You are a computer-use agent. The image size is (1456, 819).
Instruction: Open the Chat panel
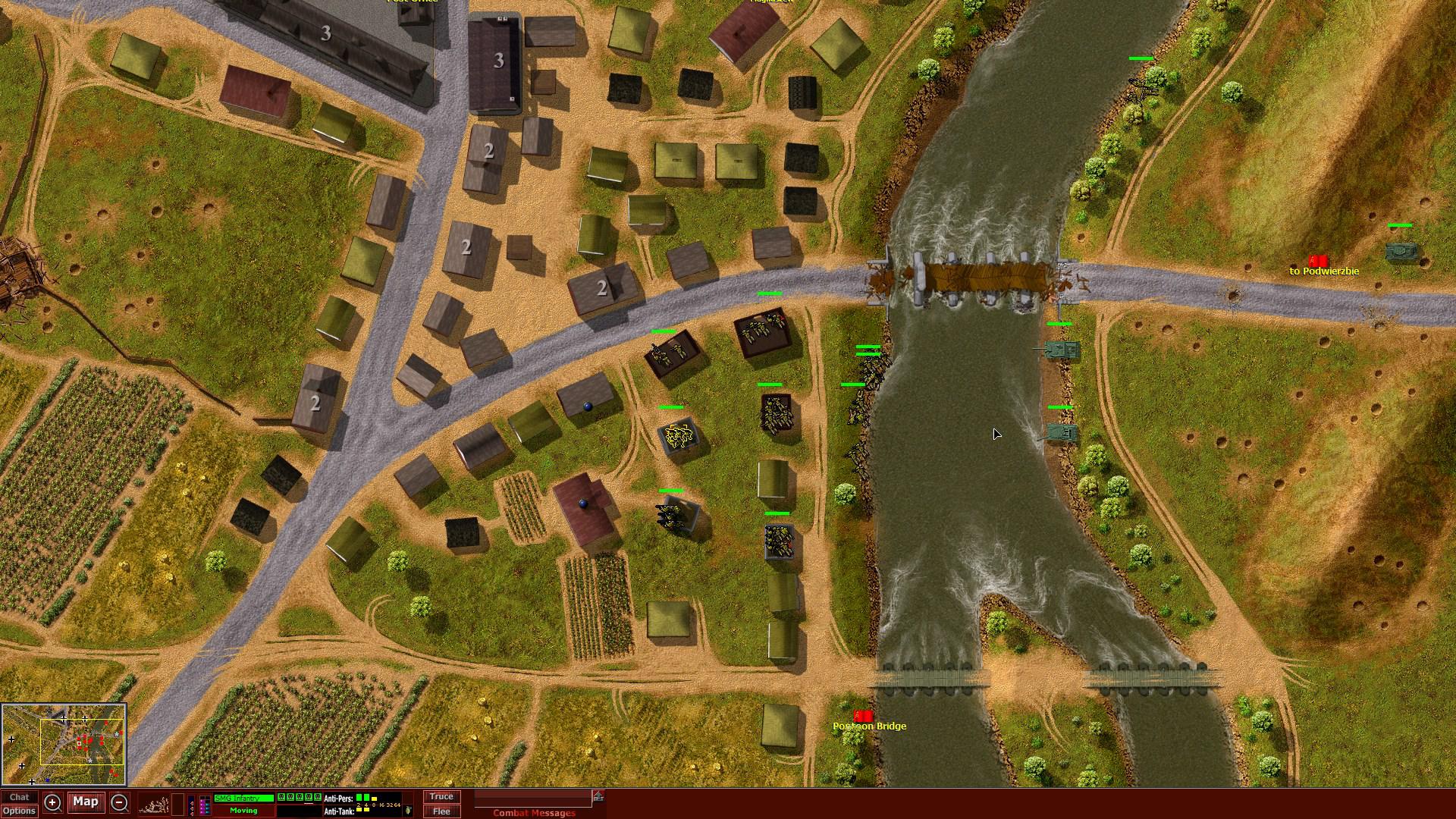pyautogui.click(x=20, y=797)
